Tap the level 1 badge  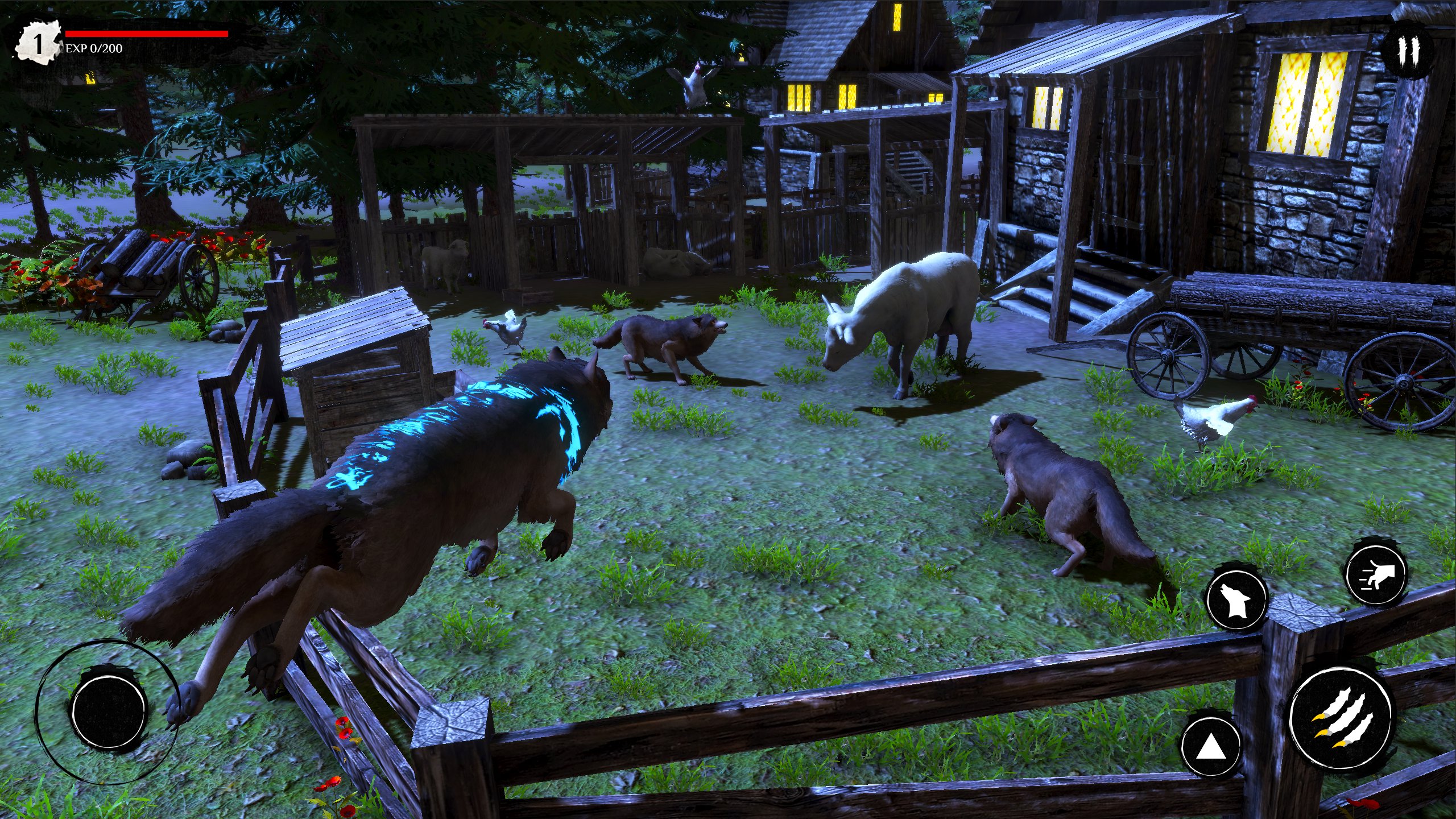coord(39,41)
